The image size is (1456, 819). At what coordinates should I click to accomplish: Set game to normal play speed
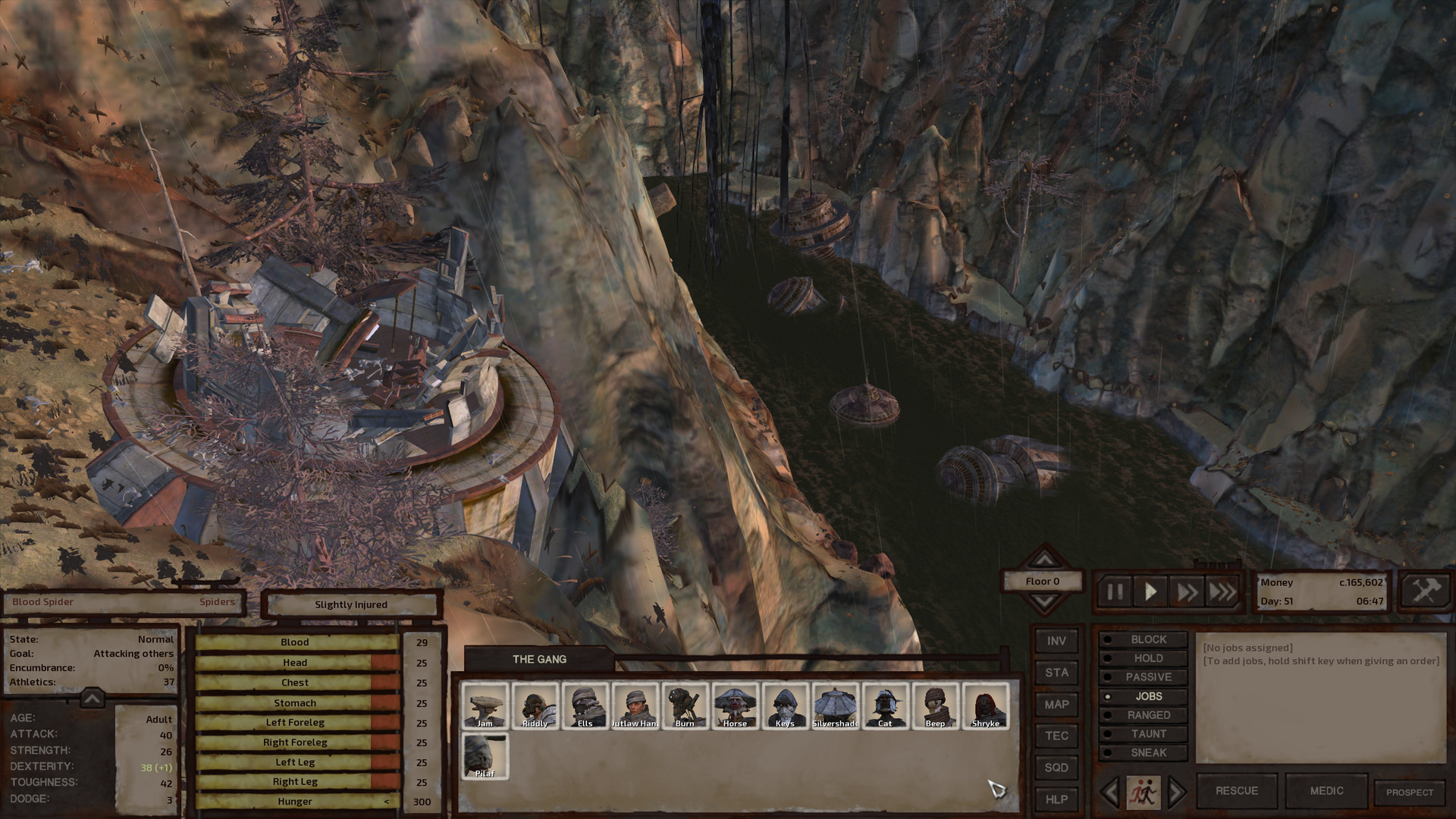(1150, 592)
